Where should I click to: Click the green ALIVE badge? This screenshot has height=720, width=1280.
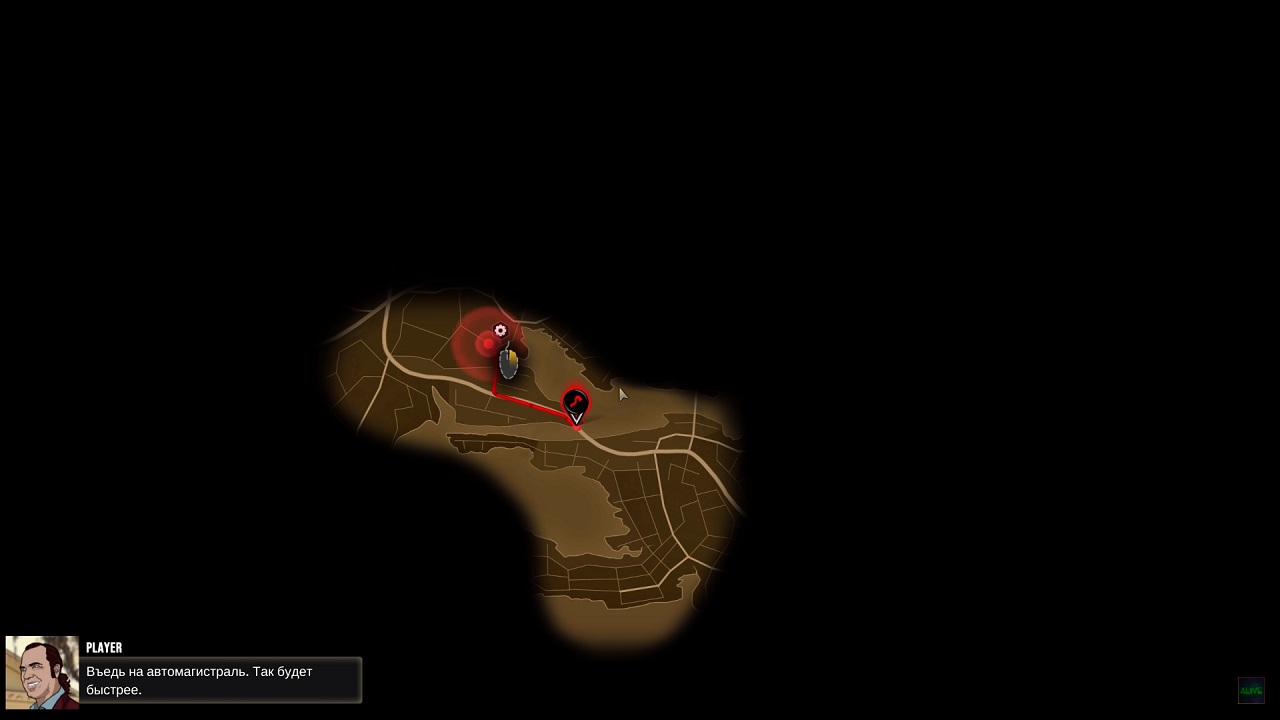1251,690
